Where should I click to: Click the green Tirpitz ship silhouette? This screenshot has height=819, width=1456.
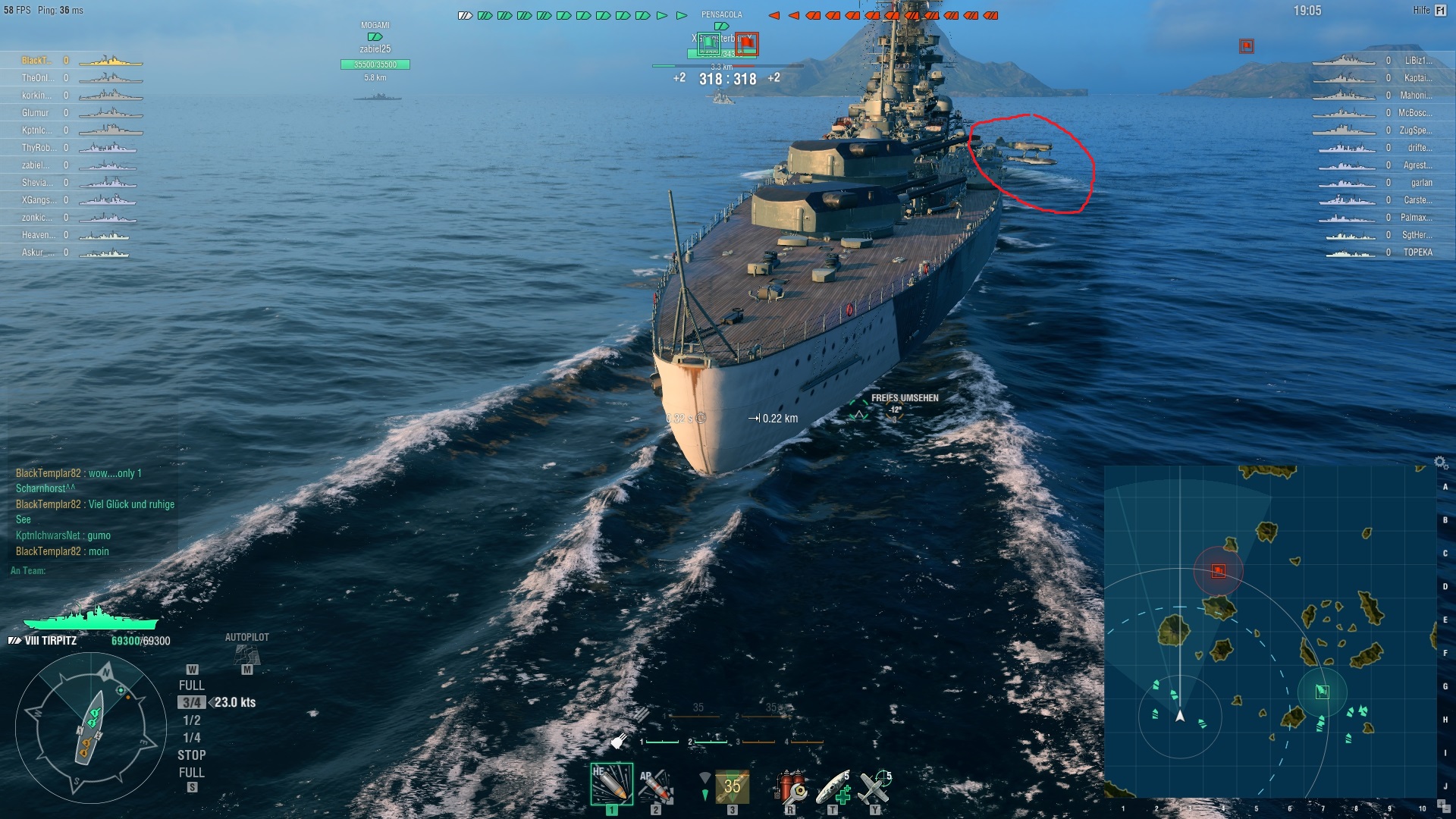(91, 620)
